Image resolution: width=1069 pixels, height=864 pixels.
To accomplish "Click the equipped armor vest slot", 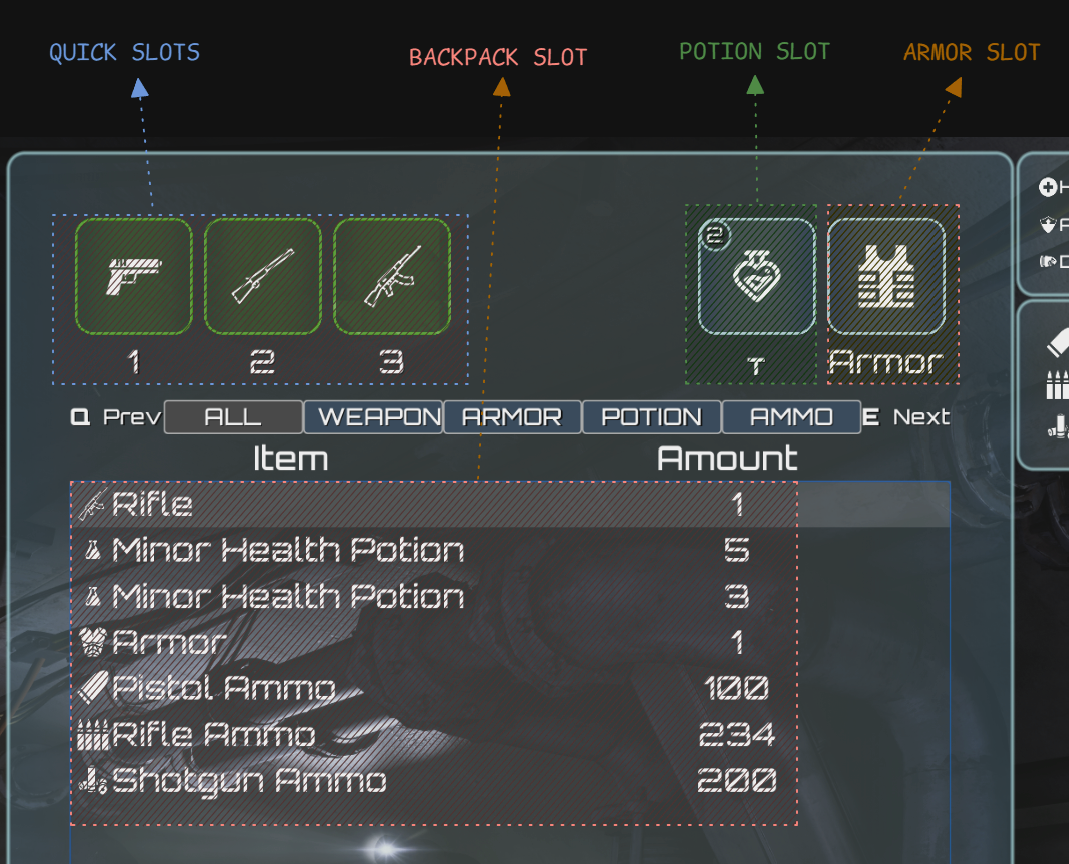I will 886,277.
